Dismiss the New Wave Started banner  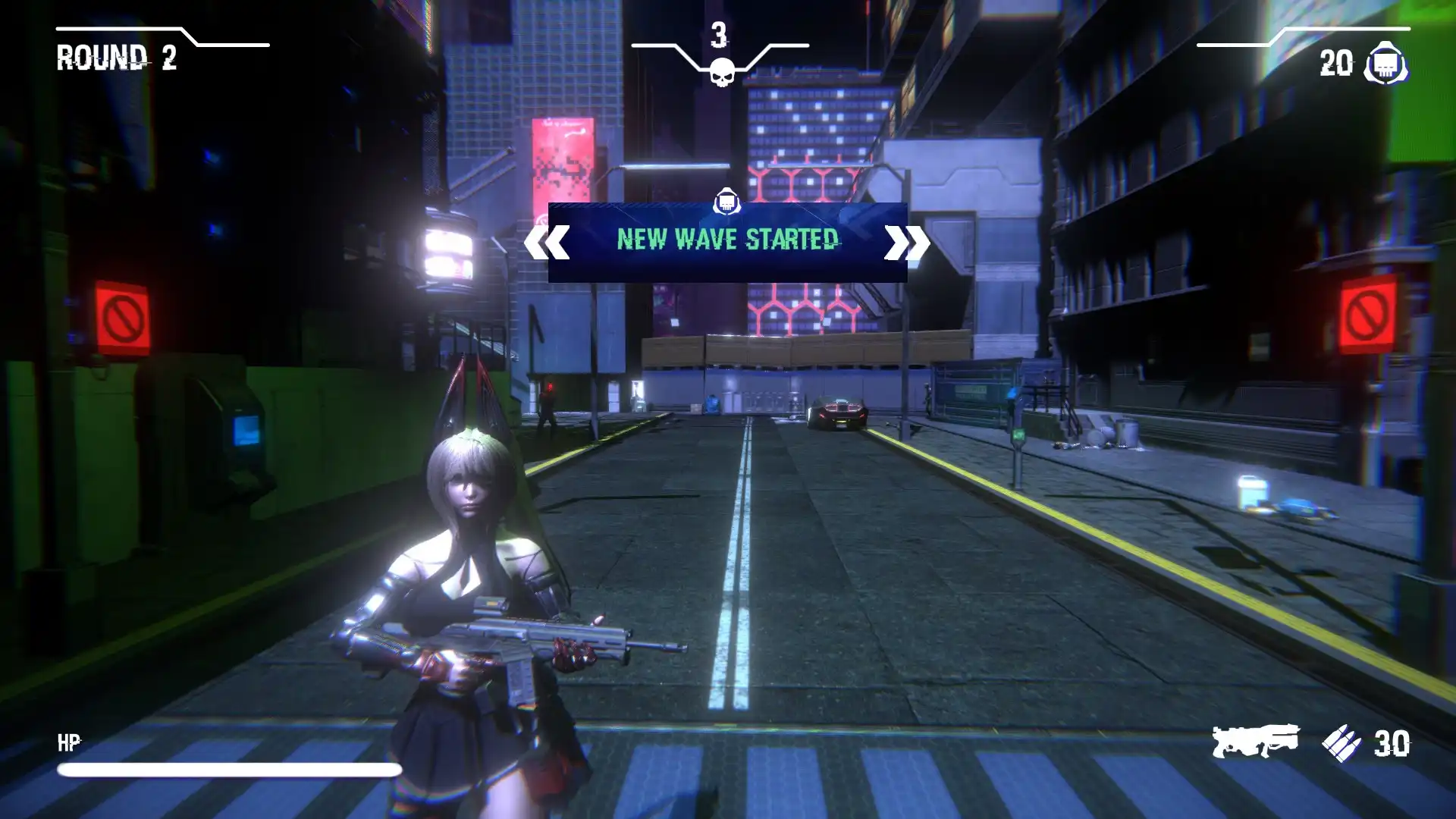(727, 241)
